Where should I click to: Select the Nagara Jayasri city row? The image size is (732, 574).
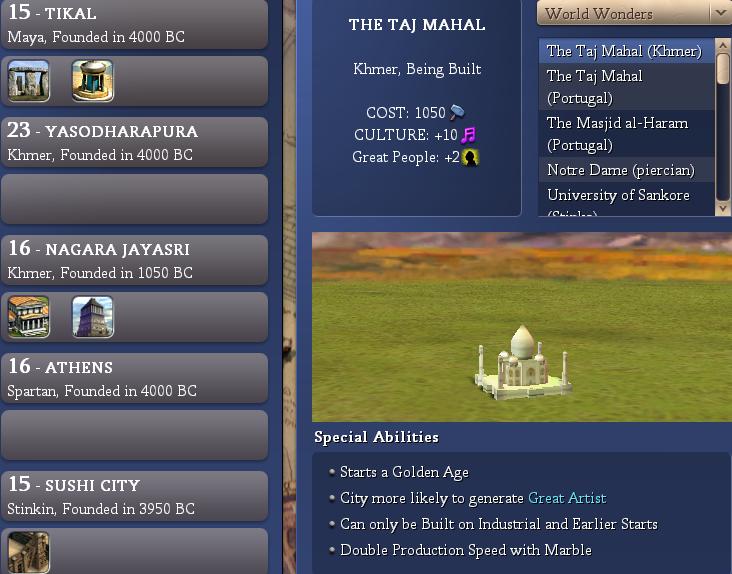(134, 260)
